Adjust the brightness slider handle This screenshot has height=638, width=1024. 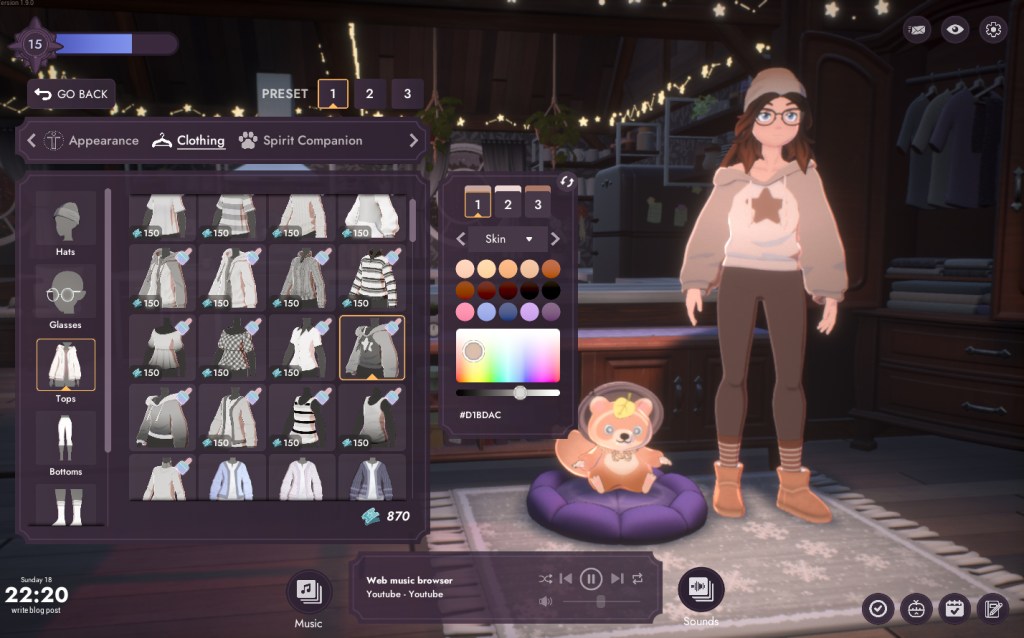520,392
